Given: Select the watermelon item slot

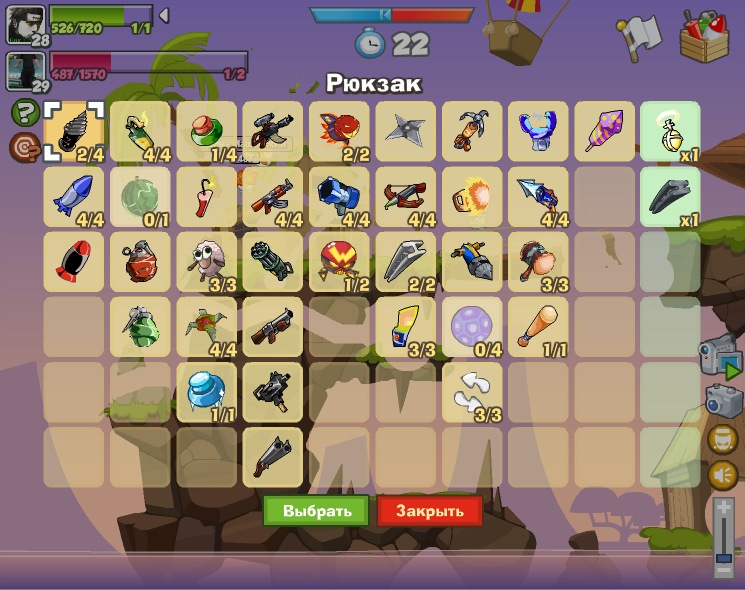Looking at the screenshot, I should click(140, 195).
